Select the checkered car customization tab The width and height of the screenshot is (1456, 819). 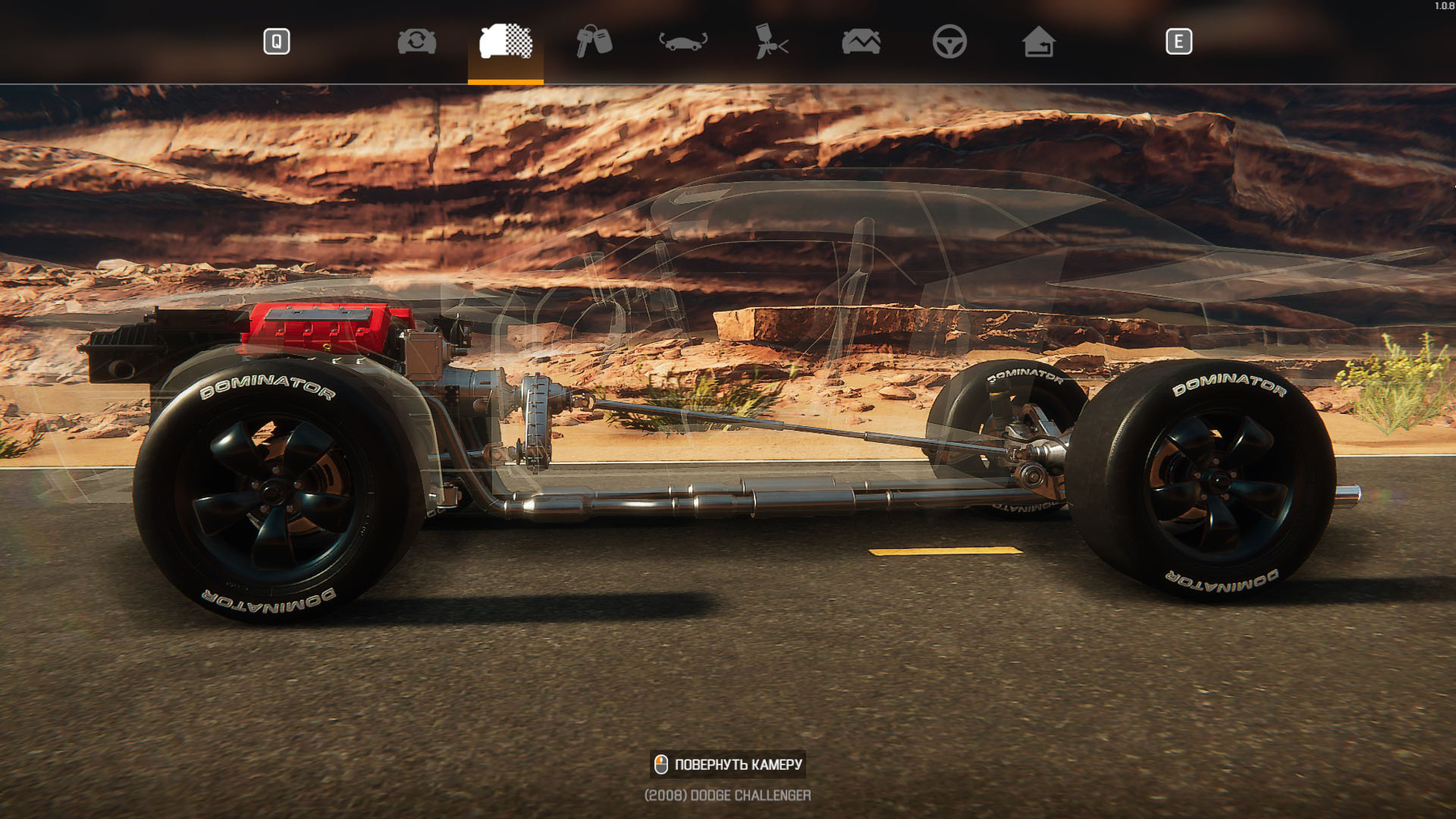506,41
